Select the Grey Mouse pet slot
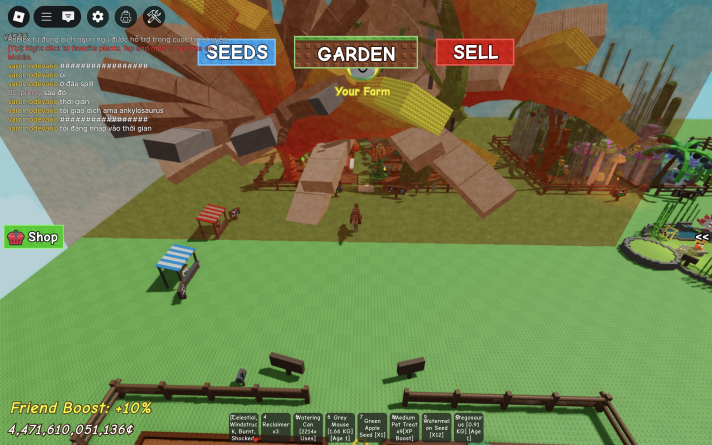Image resolution: width=712 pixels, height=445 pixels. click(340, 427)
